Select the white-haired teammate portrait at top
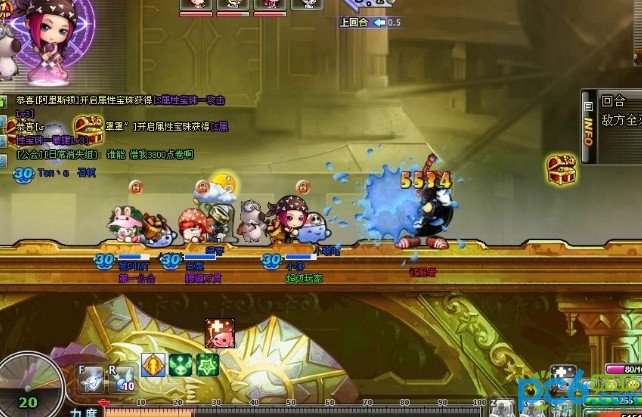Viewport: 642px width, 417px height. tap(306, 4)
